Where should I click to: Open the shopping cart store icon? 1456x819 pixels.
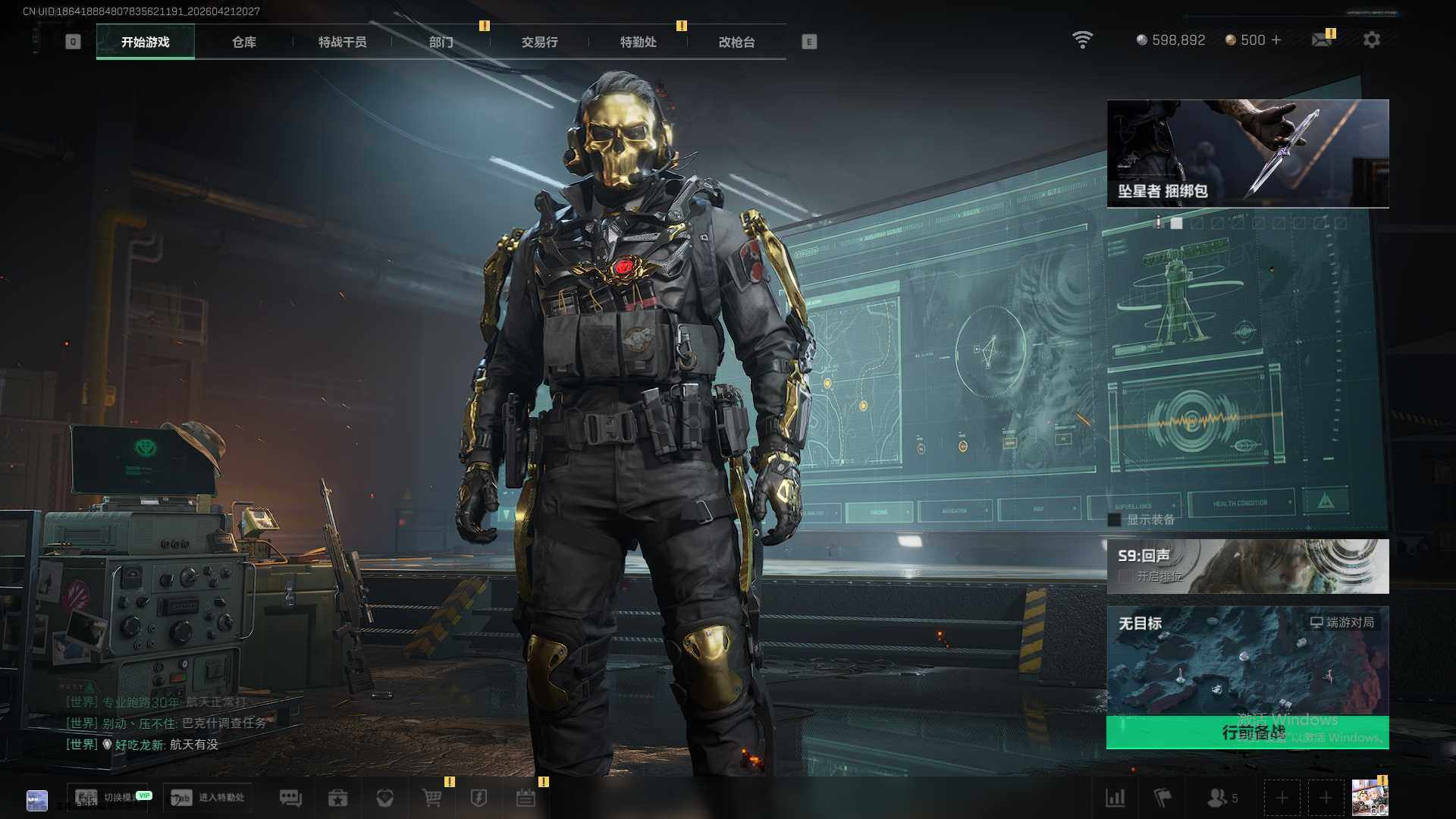click(431, 798)
